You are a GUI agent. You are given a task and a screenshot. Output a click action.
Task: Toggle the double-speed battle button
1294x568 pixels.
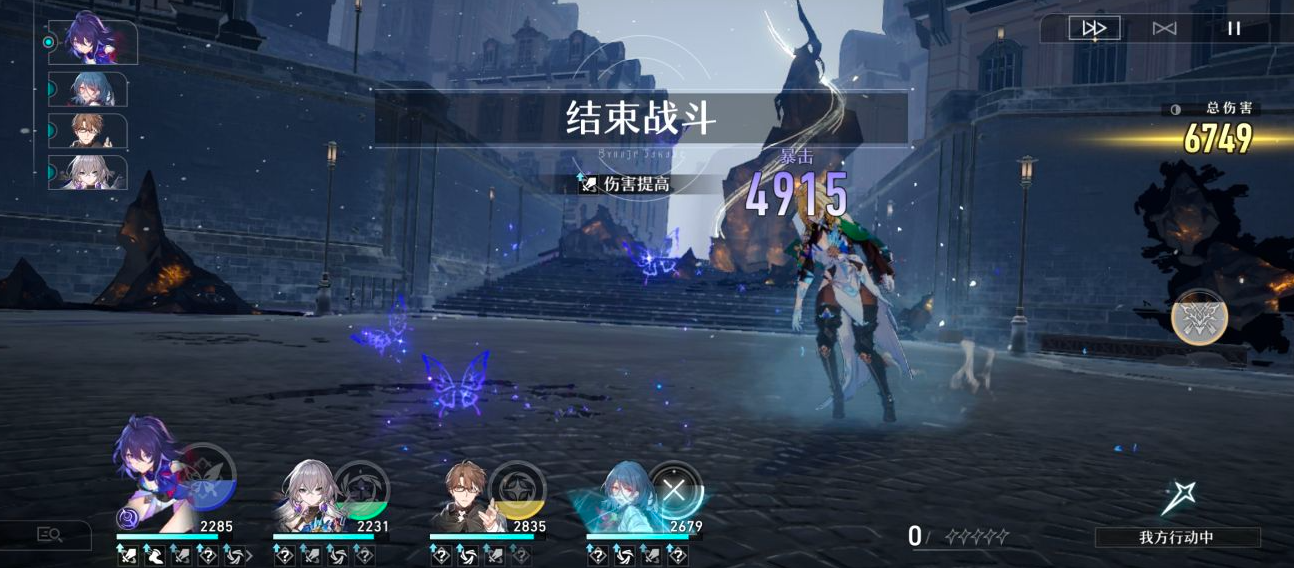tap(1094, 28)
